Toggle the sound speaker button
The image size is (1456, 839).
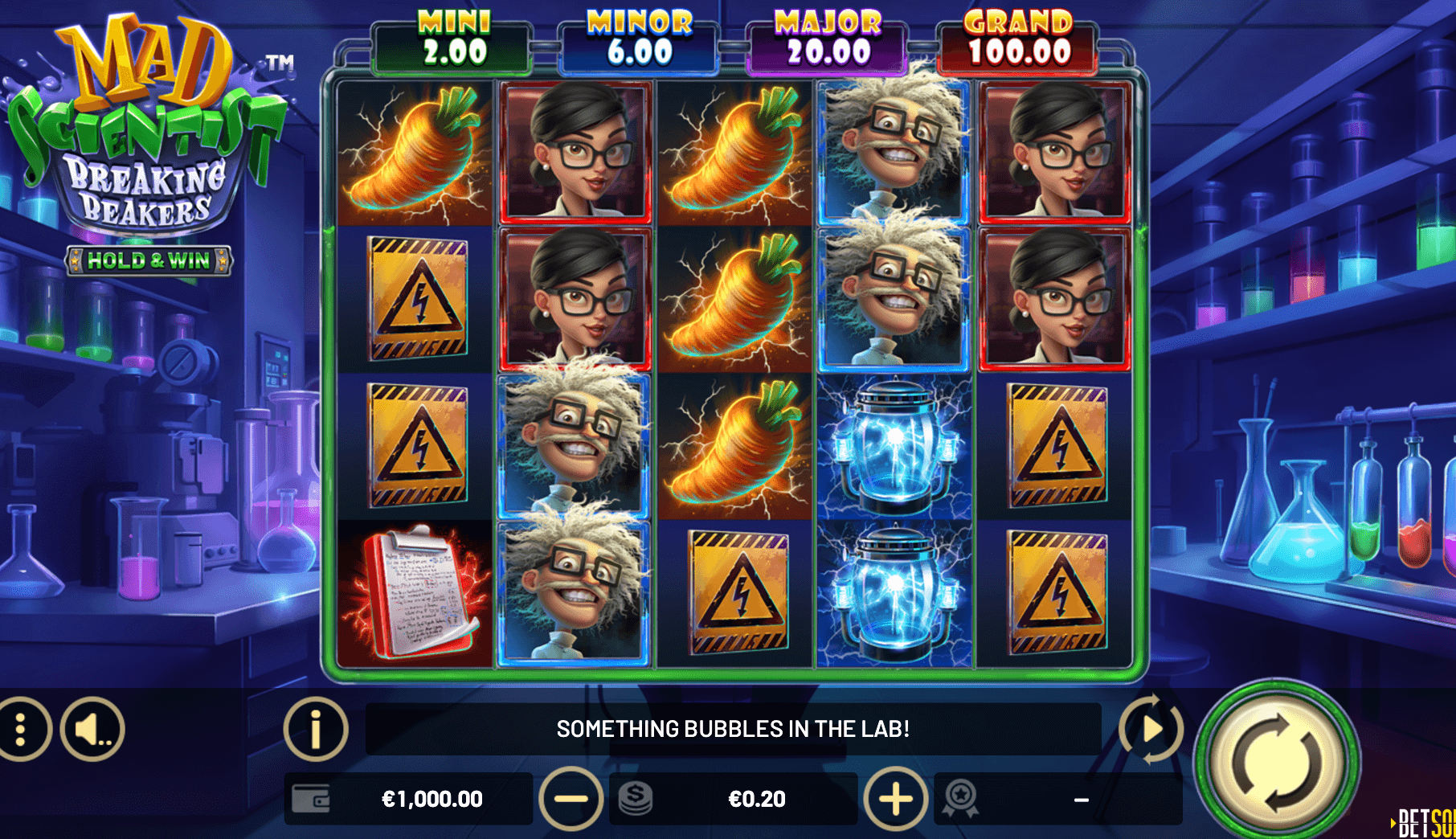[92, 730]
